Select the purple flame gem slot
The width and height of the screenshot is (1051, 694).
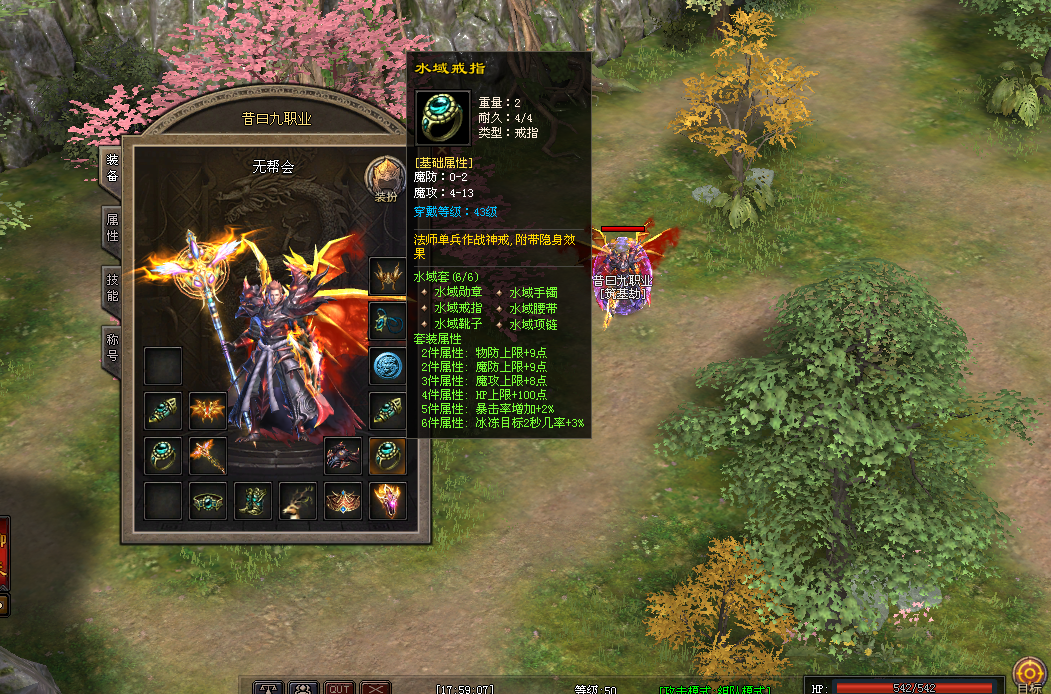click(388, 501)
